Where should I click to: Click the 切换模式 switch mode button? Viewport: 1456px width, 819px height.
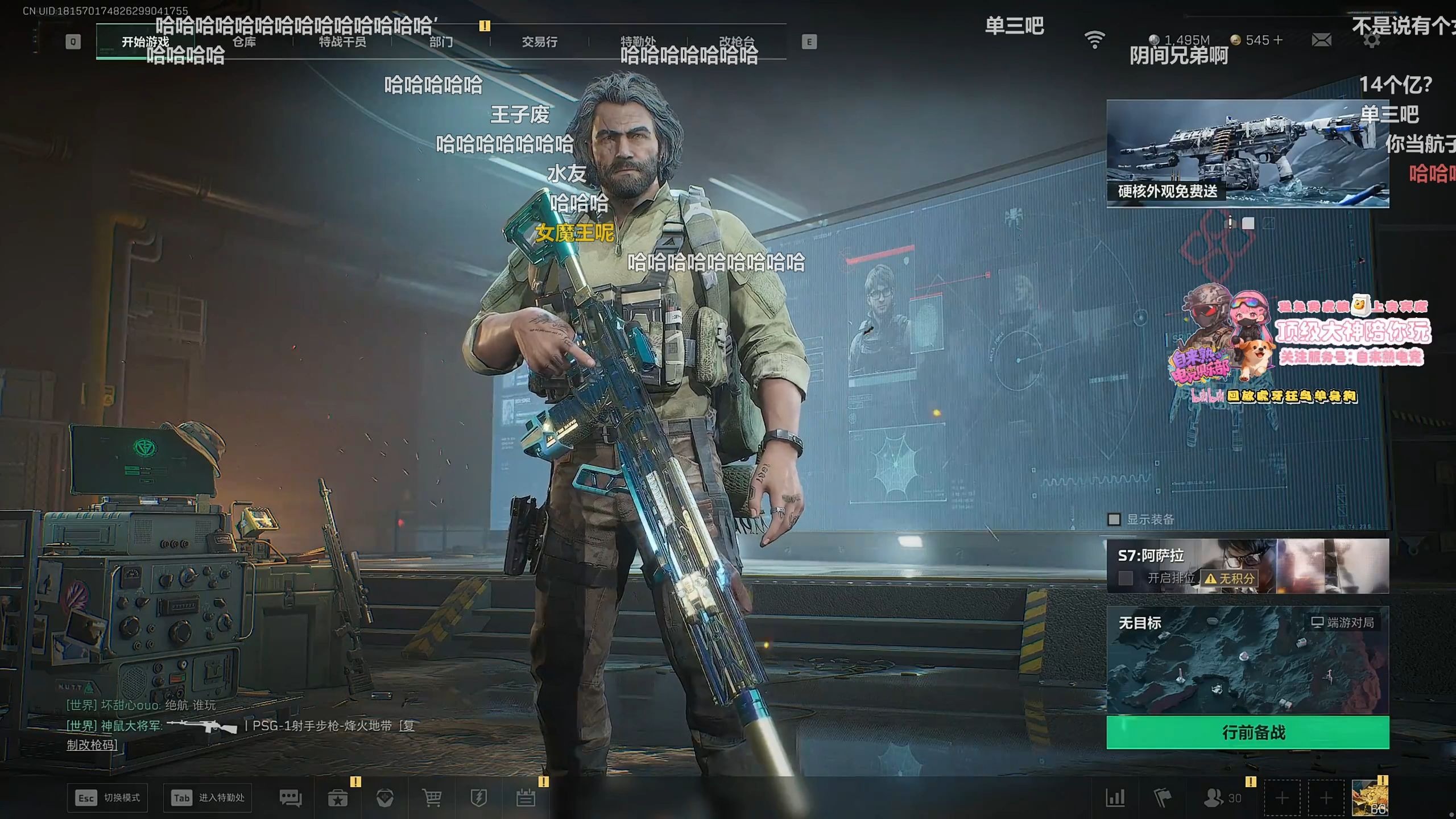pyautogui.click(x=107, y=798)
